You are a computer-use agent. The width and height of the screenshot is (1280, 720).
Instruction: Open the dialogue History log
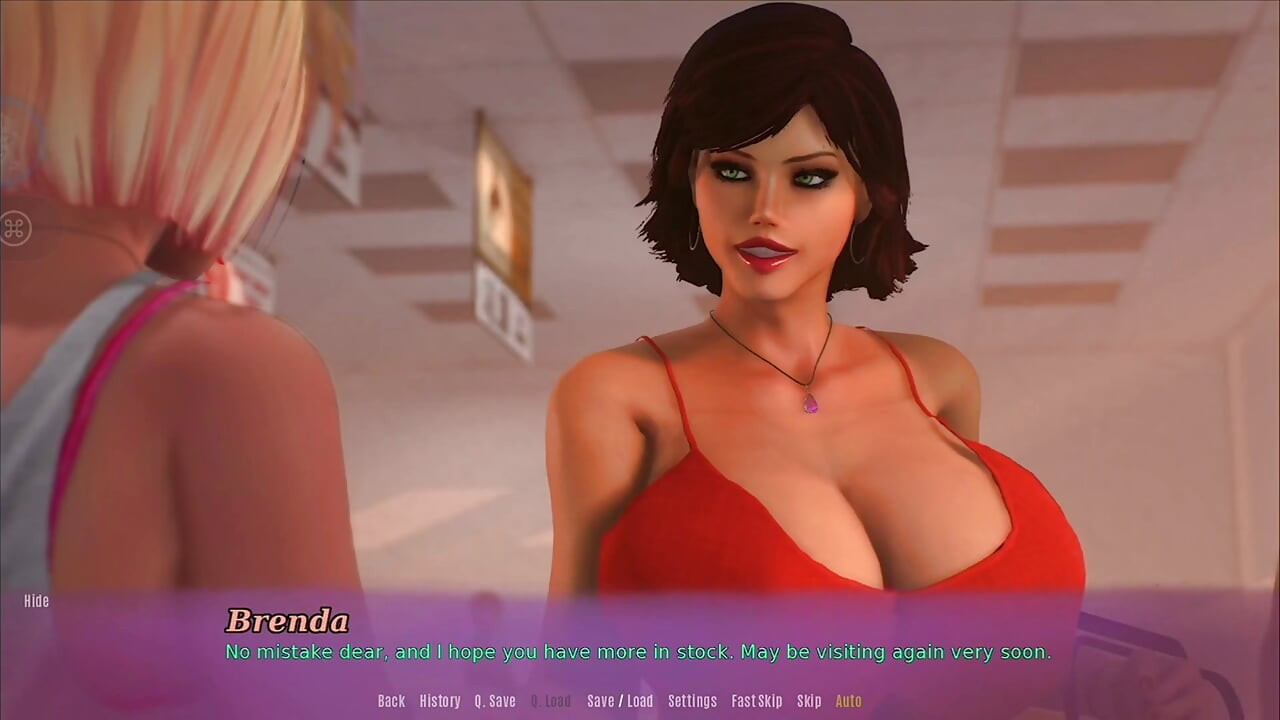(440, 701)
